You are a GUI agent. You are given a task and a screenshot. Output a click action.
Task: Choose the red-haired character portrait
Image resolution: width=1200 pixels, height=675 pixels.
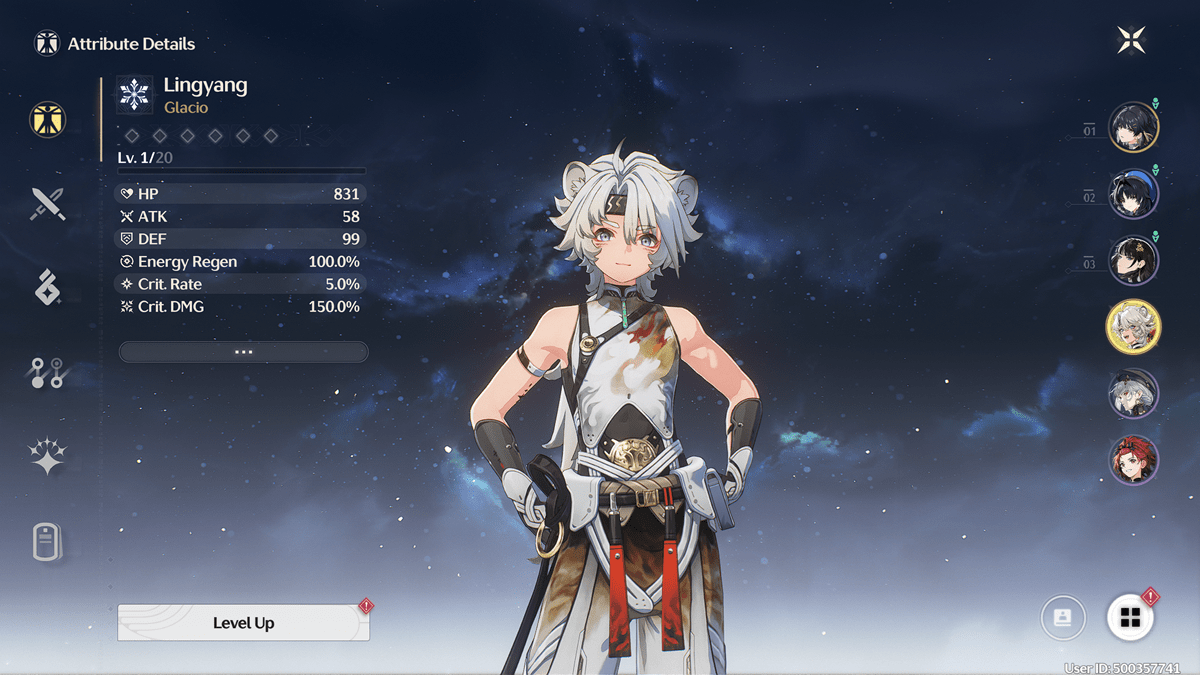click(1133, 460)
